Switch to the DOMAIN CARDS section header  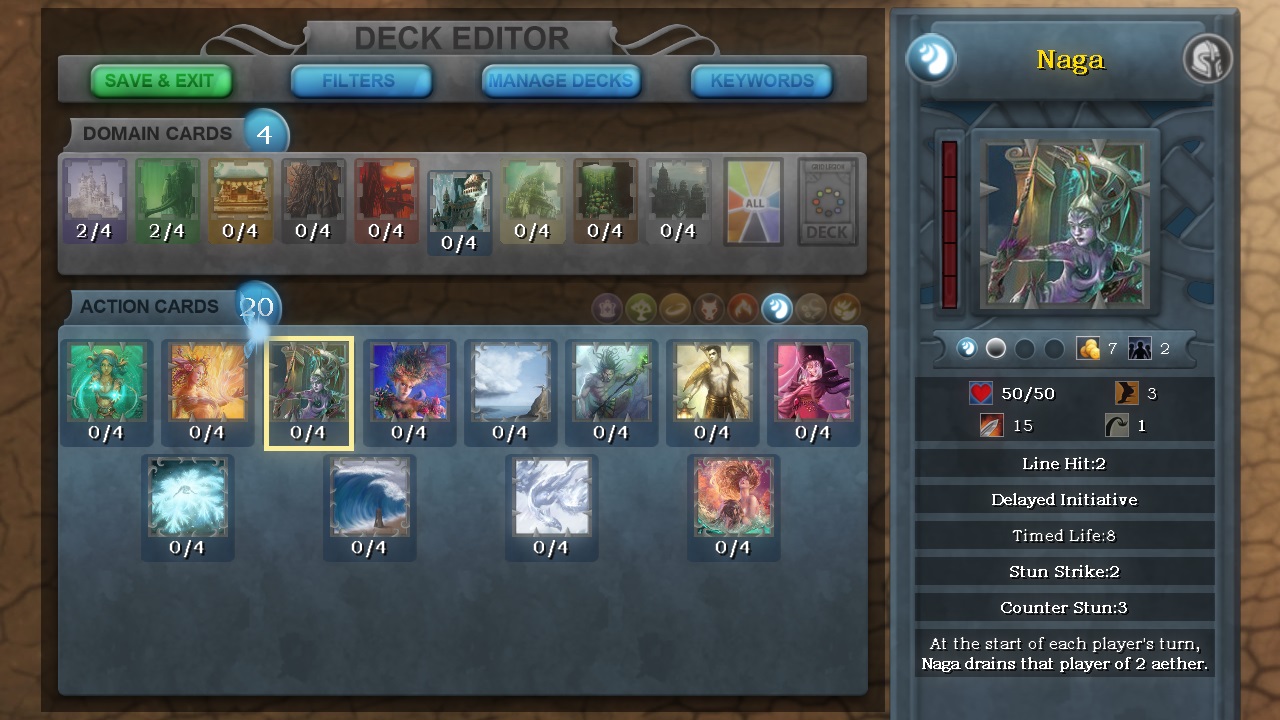pyautogui.click(x=160, y=133)
